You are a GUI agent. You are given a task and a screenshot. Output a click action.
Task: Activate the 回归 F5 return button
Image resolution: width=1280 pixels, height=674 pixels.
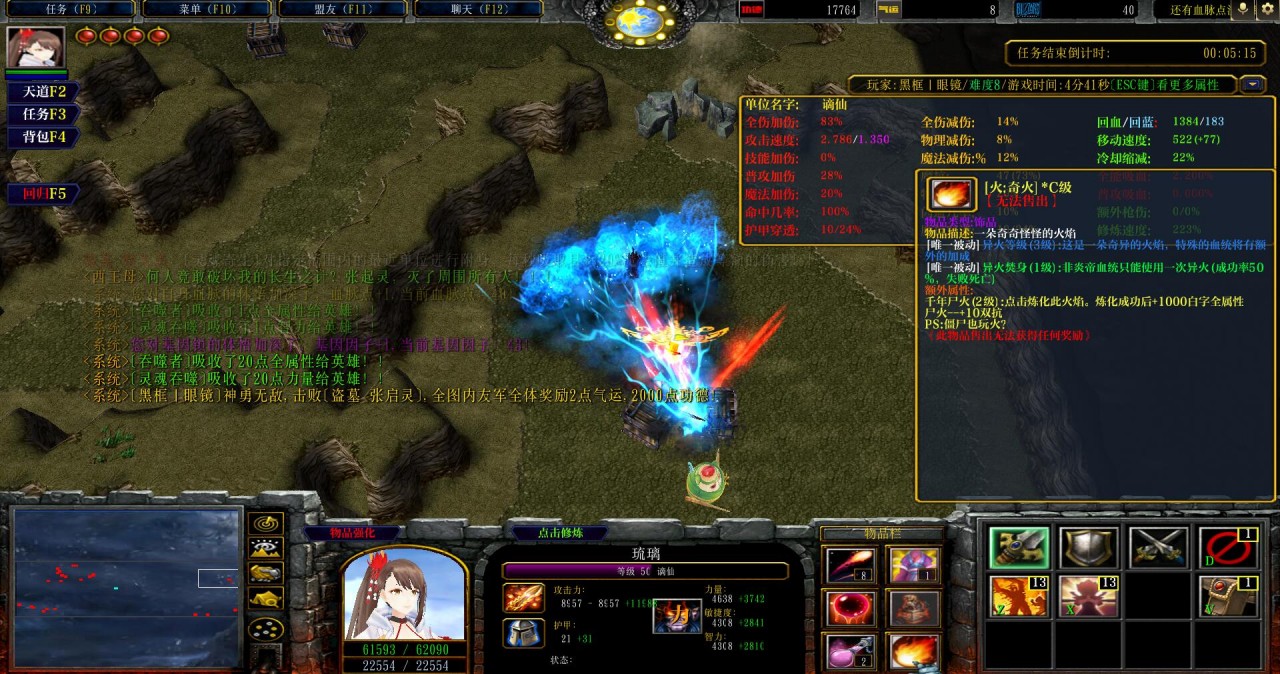pyautogui.click(x=38, y=193)
